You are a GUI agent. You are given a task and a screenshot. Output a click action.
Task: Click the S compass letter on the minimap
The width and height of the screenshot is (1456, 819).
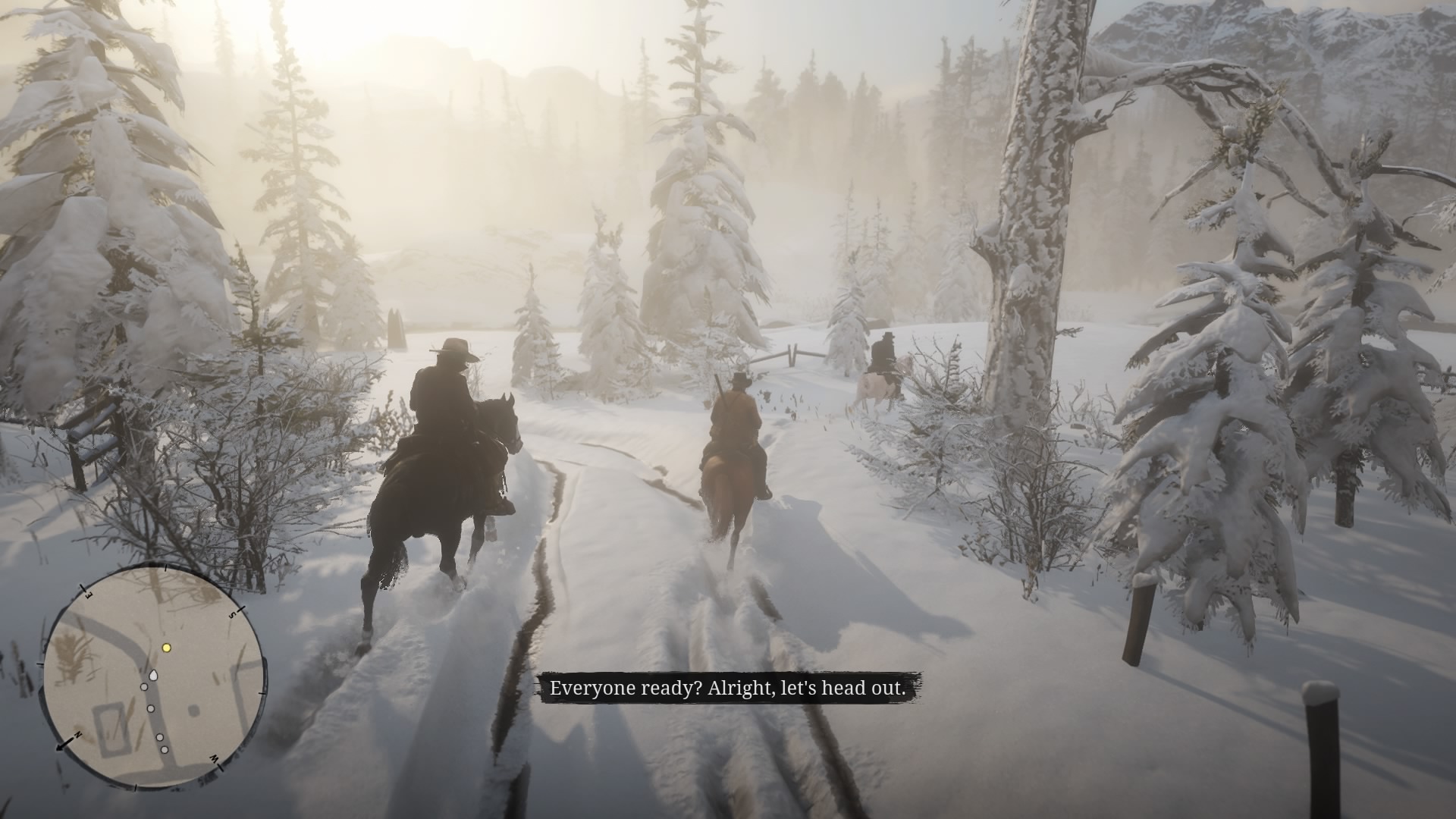pyautogui.click(x=232, y=615)
